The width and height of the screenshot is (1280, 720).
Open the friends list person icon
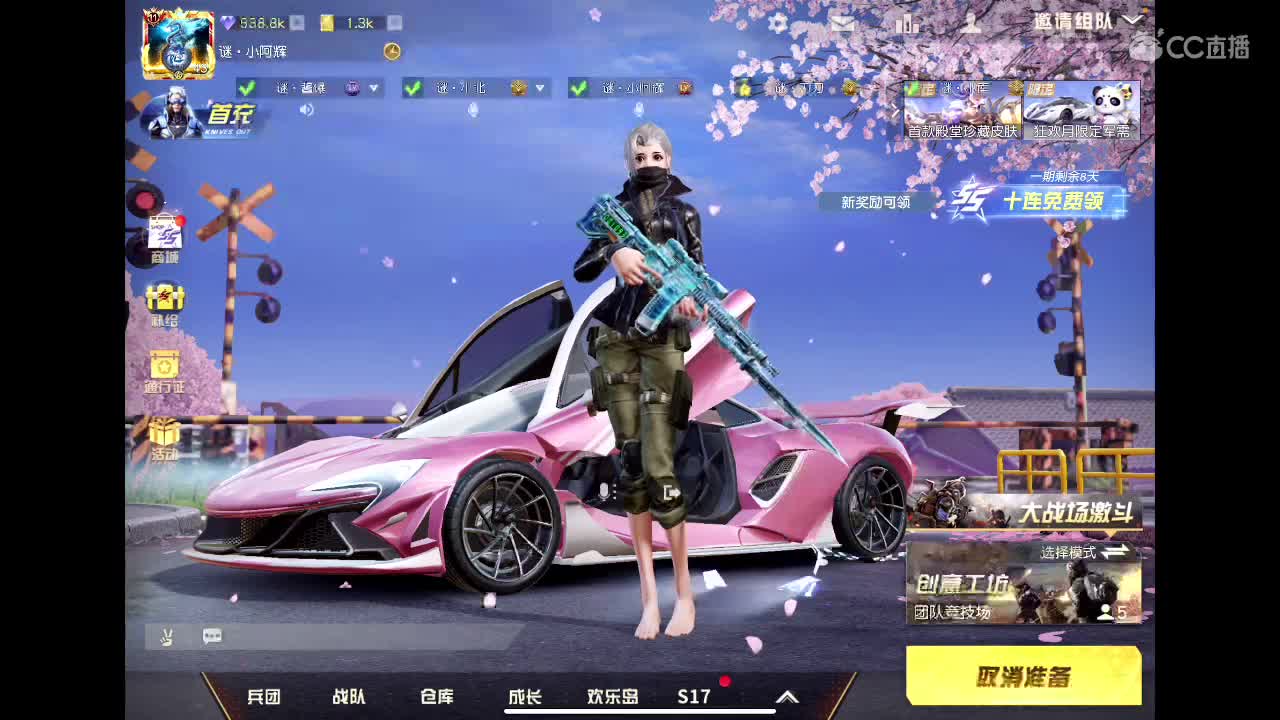coord(968,22)
